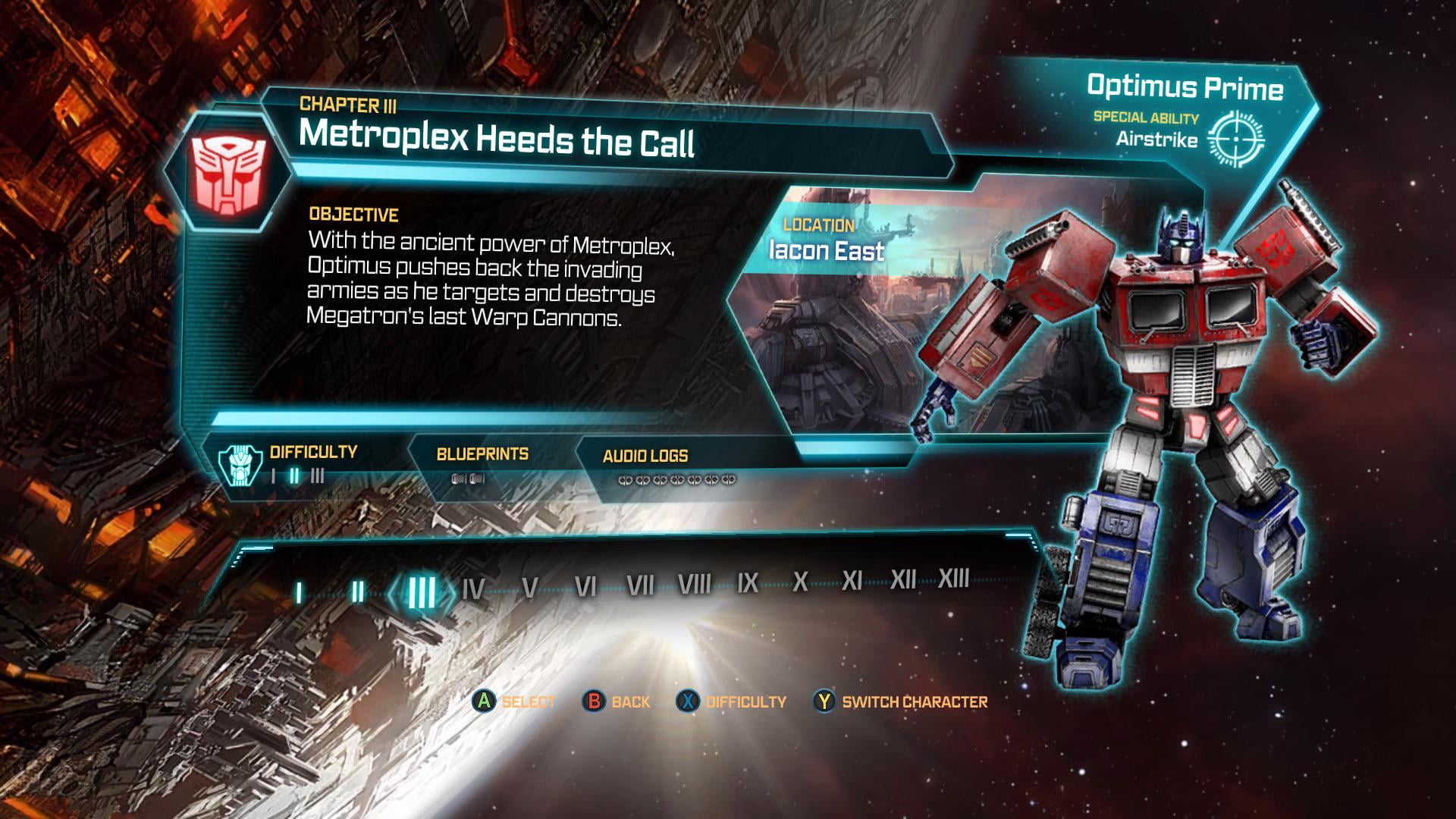Image resolution: width=1456 pixels, height=819 pixels.
Task: Go to chapter IX
Action: pyautogui.click(x=748, y=582)
